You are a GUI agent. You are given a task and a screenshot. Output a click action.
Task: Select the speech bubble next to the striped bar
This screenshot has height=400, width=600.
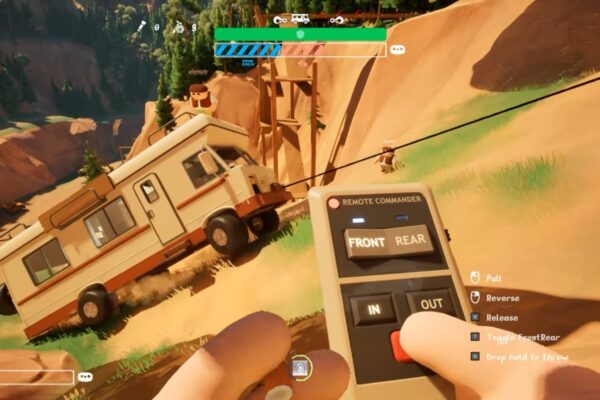coord(398,49)
